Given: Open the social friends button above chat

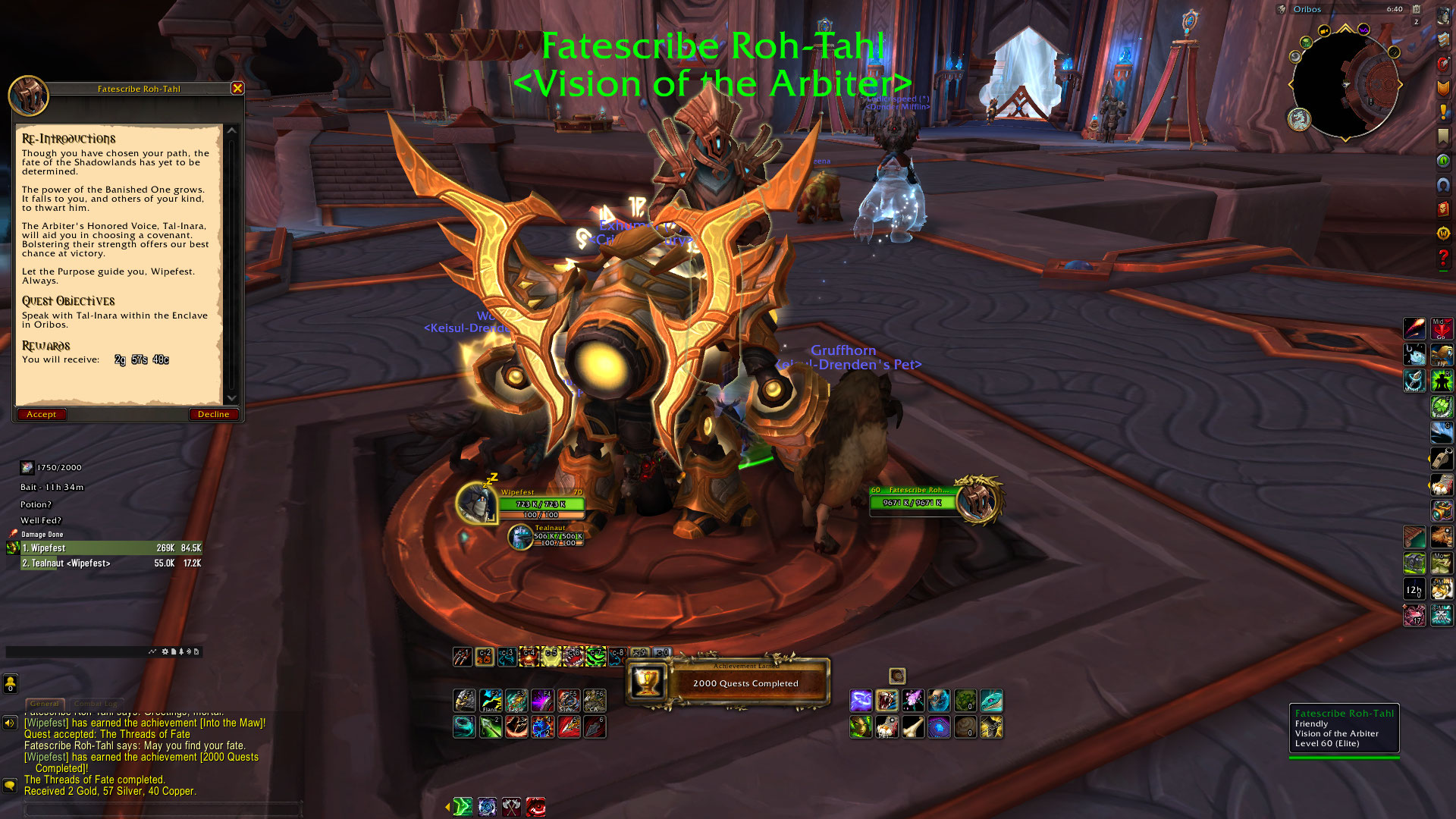Looking at the screenshot, I should pyautogui.click(x=10, y=684).
